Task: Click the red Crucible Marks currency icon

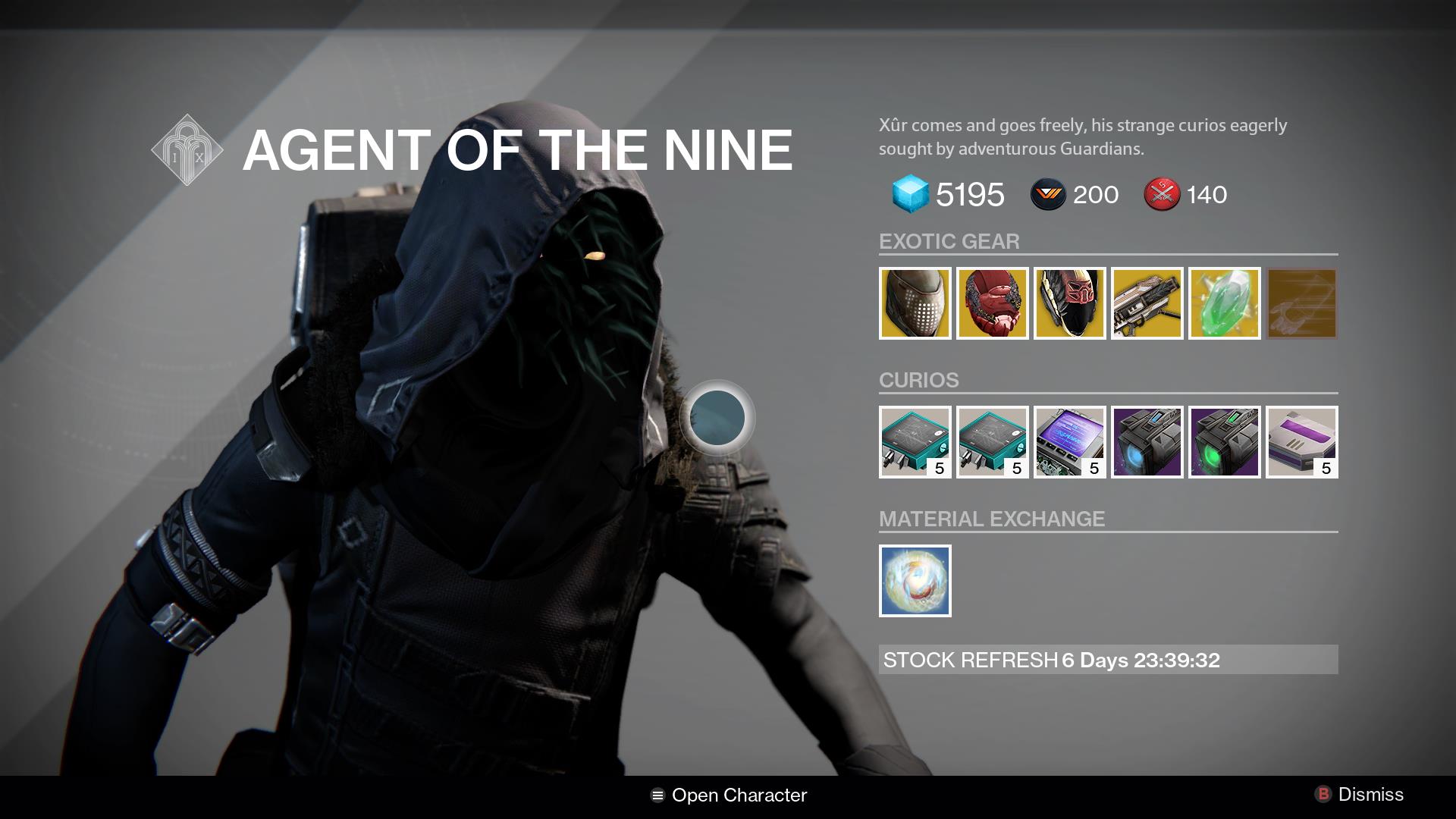Action: pos(1163,195)
